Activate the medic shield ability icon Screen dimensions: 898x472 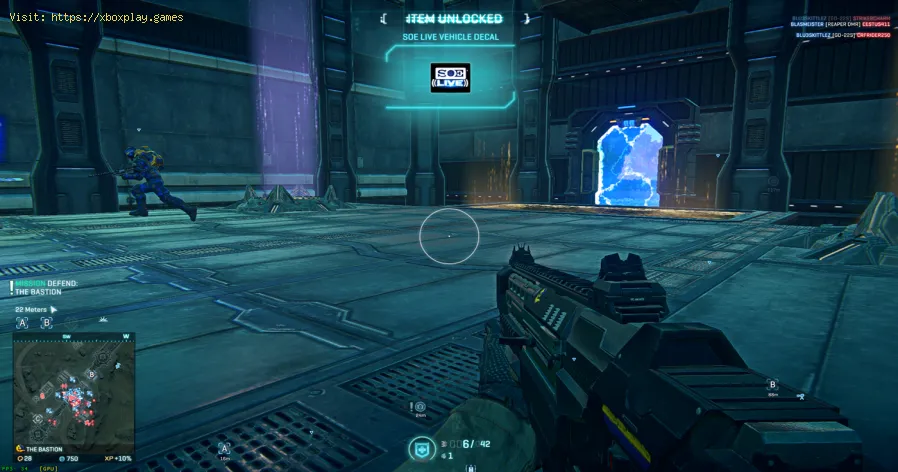[421, 450]
